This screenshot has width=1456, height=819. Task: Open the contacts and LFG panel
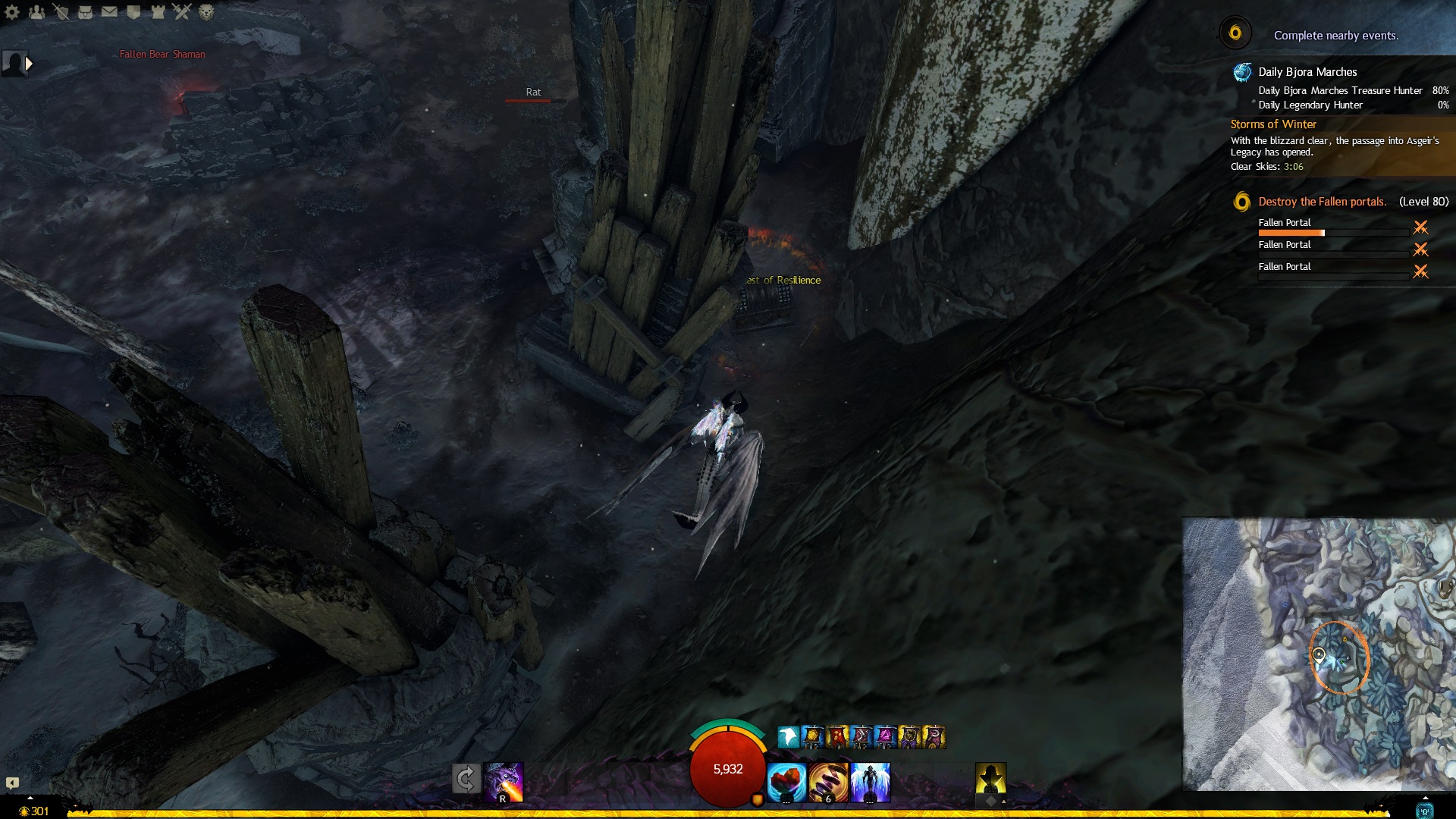[36, 12]
